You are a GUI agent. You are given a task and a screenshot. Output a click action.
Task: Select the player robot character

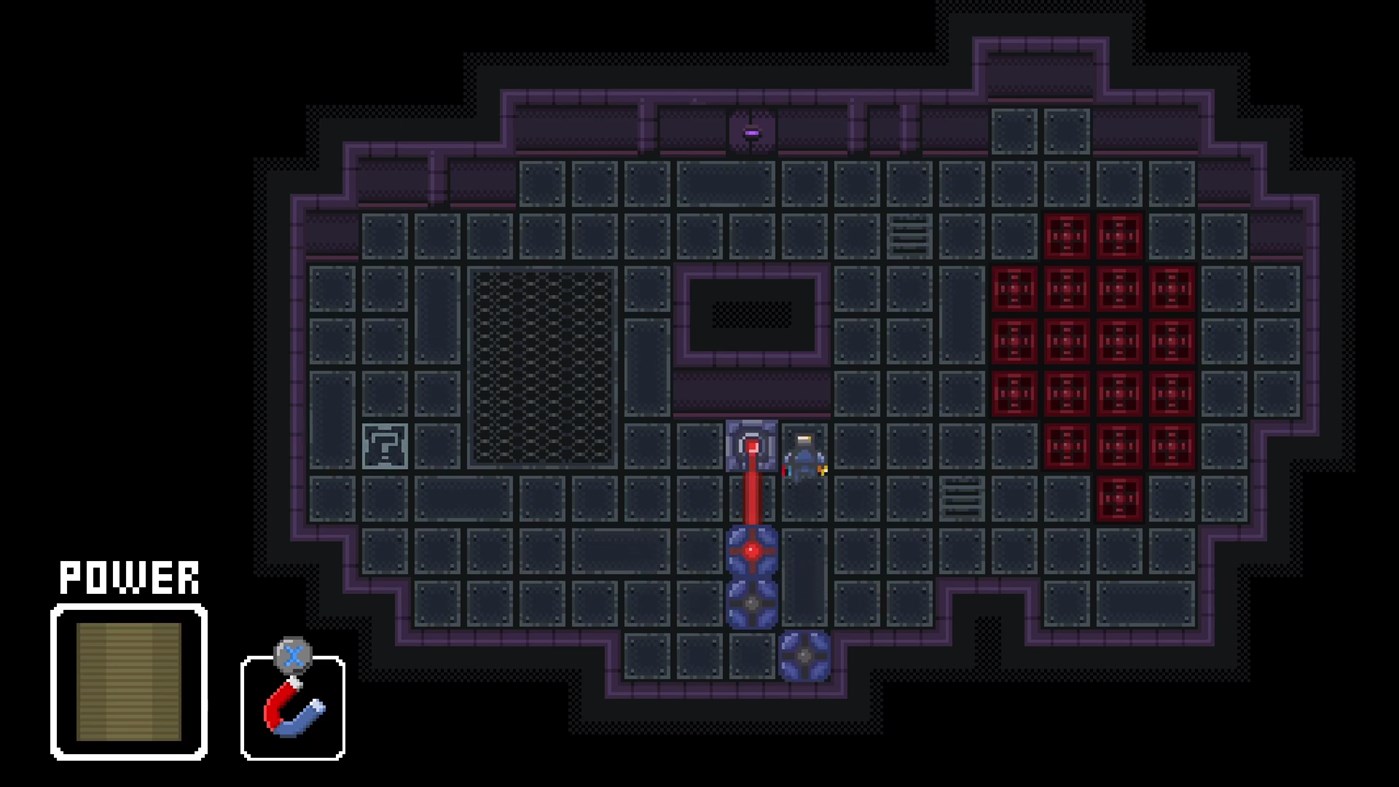[803, 455]
